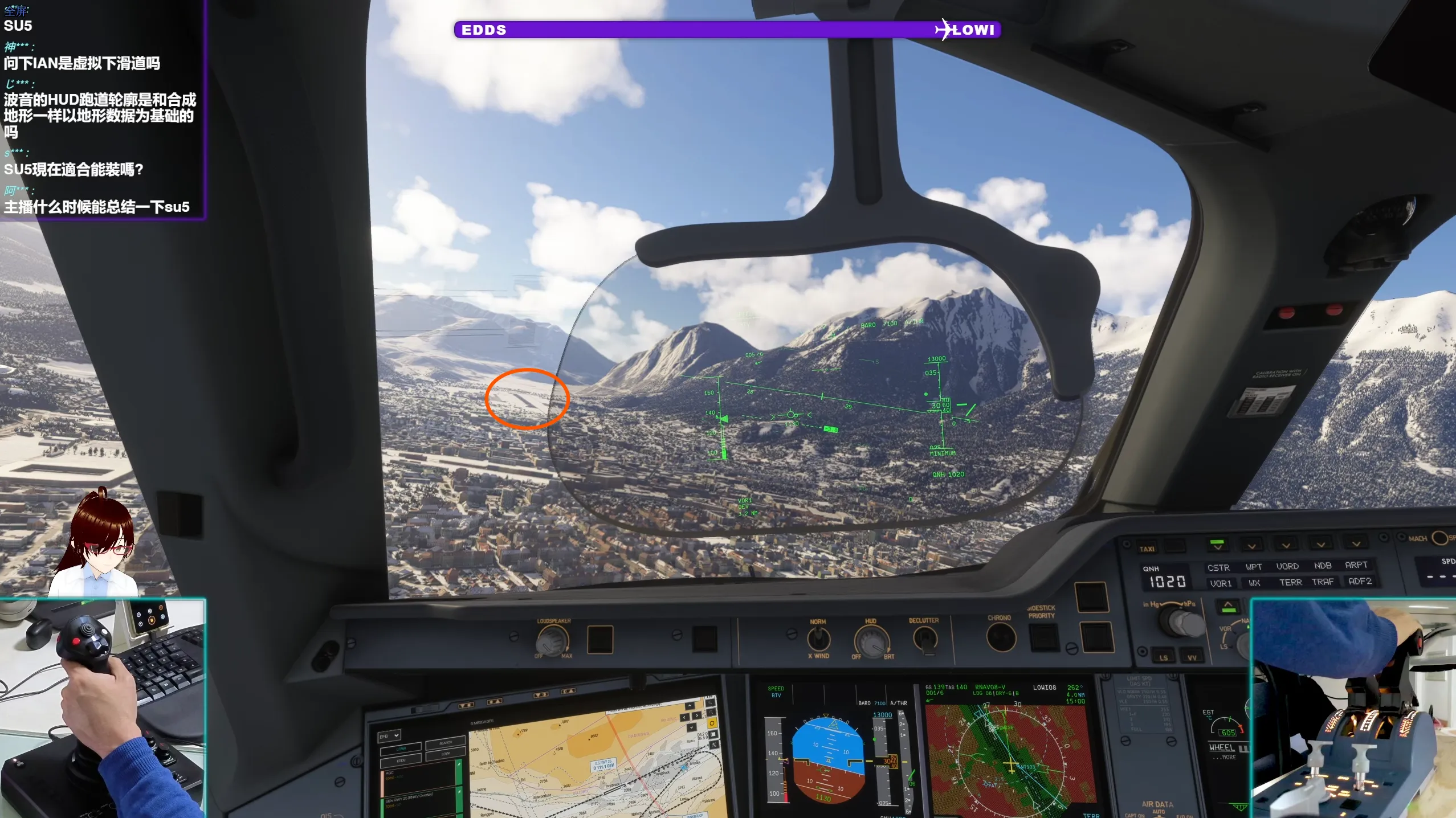Image resolution: width=1456 pixels, height=818 pixels.
Task: Open the AGC chart row in the EFB list
Action: pyautogui.click(x=419, y=777)
